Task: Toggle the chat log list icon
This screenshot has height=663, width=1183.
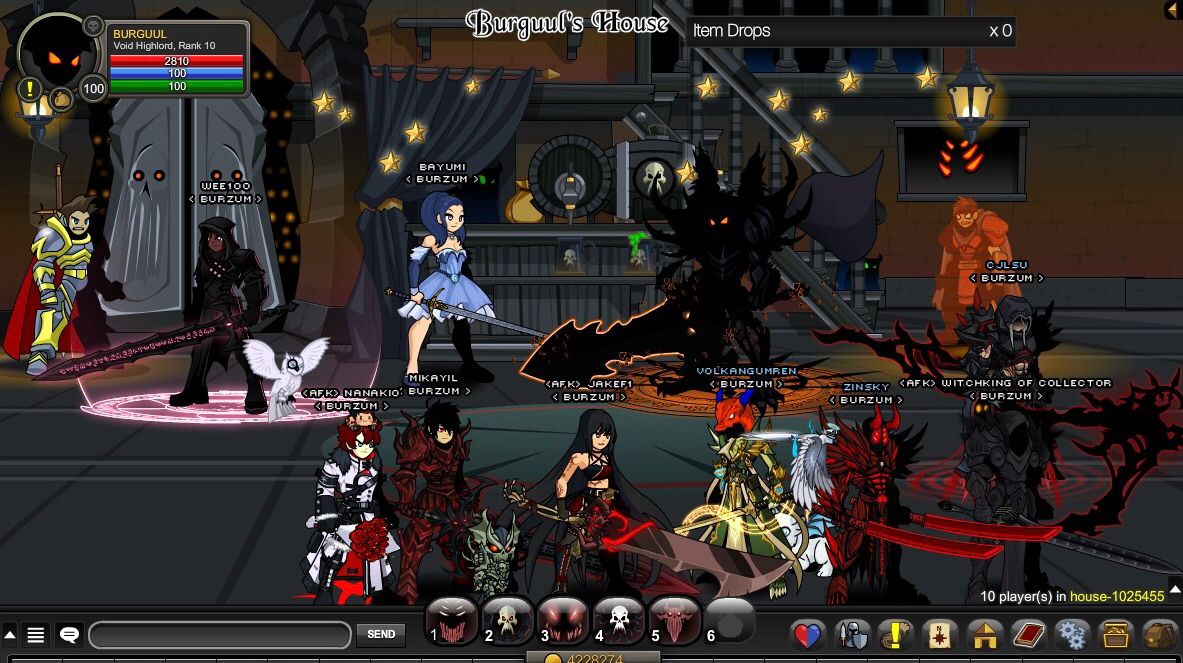Action: coord(36,634)
